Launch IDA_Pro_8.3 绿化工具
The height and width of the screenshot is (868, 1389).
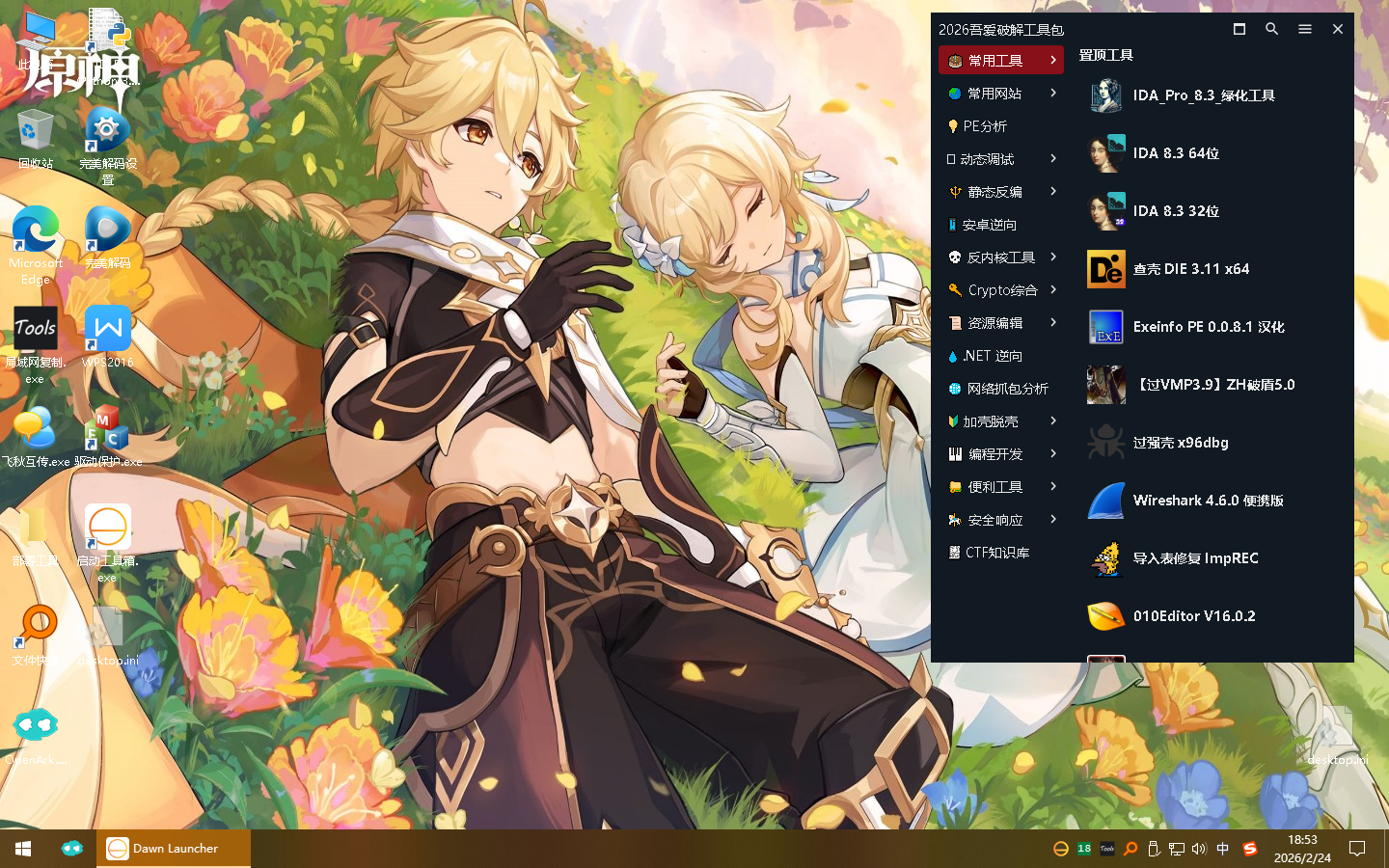(1203, 95)
